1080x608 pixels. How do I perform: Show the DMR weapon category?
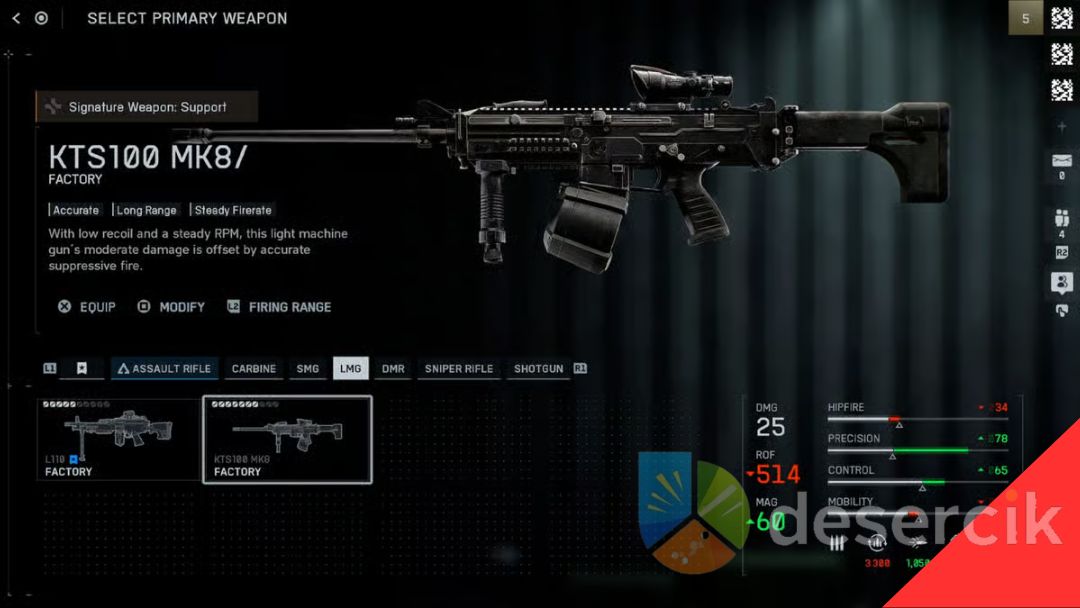(x=393, y=369)
